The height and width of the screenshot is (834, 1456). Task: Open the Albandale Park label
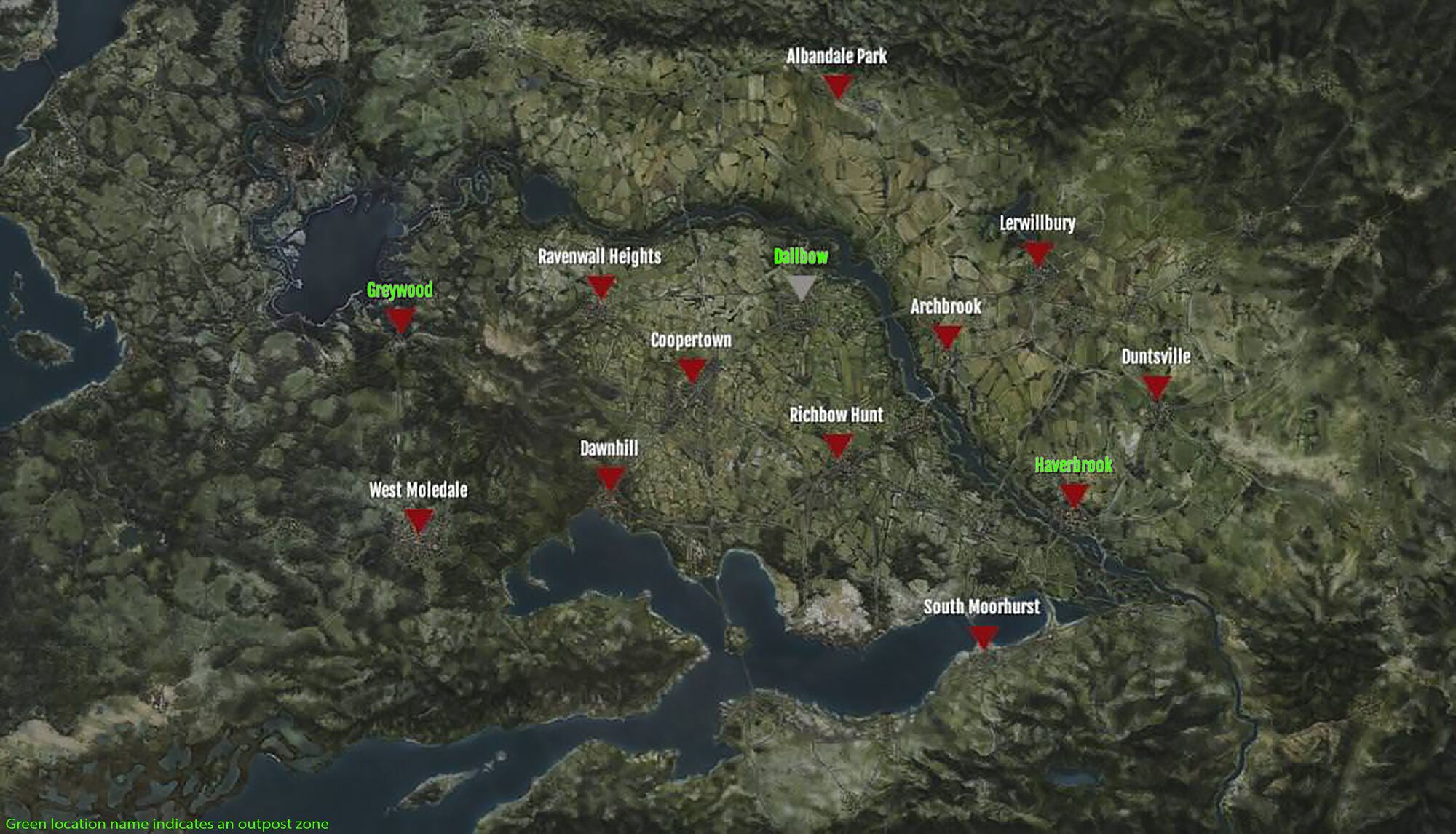pos(837,55)
